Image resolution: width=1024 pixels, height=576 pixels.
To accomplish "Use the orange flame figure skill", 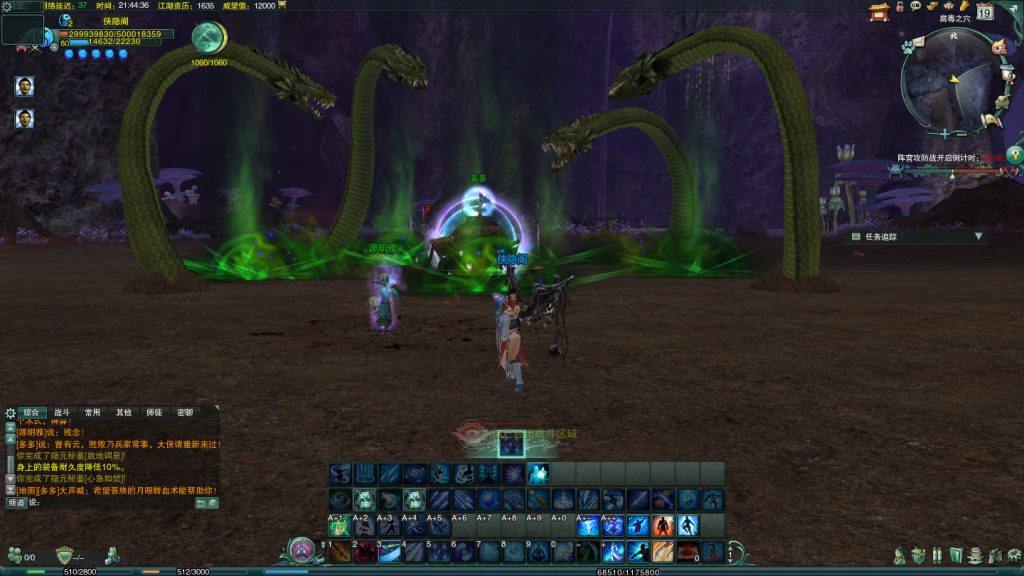I will [x=662, y=525].
